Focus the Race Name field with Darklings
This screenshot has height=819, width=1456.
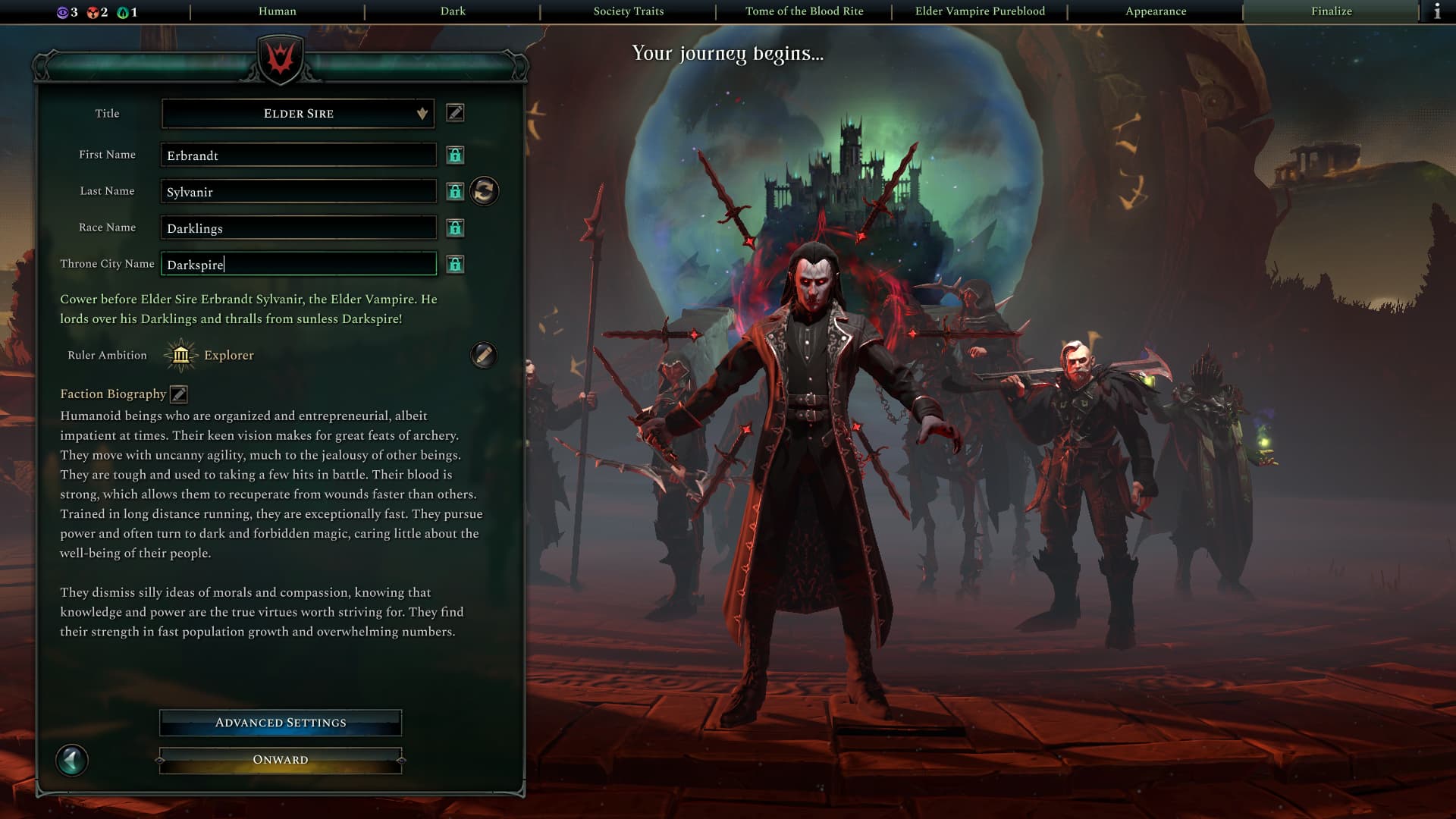tap(298, 227)
